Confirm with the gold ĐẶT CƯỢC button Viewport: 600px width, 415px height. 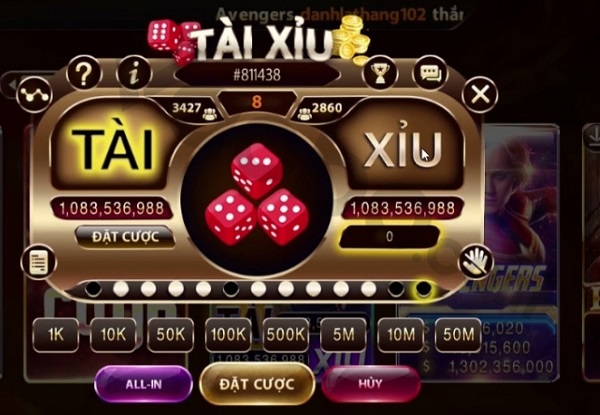click(x=256, y=383)
